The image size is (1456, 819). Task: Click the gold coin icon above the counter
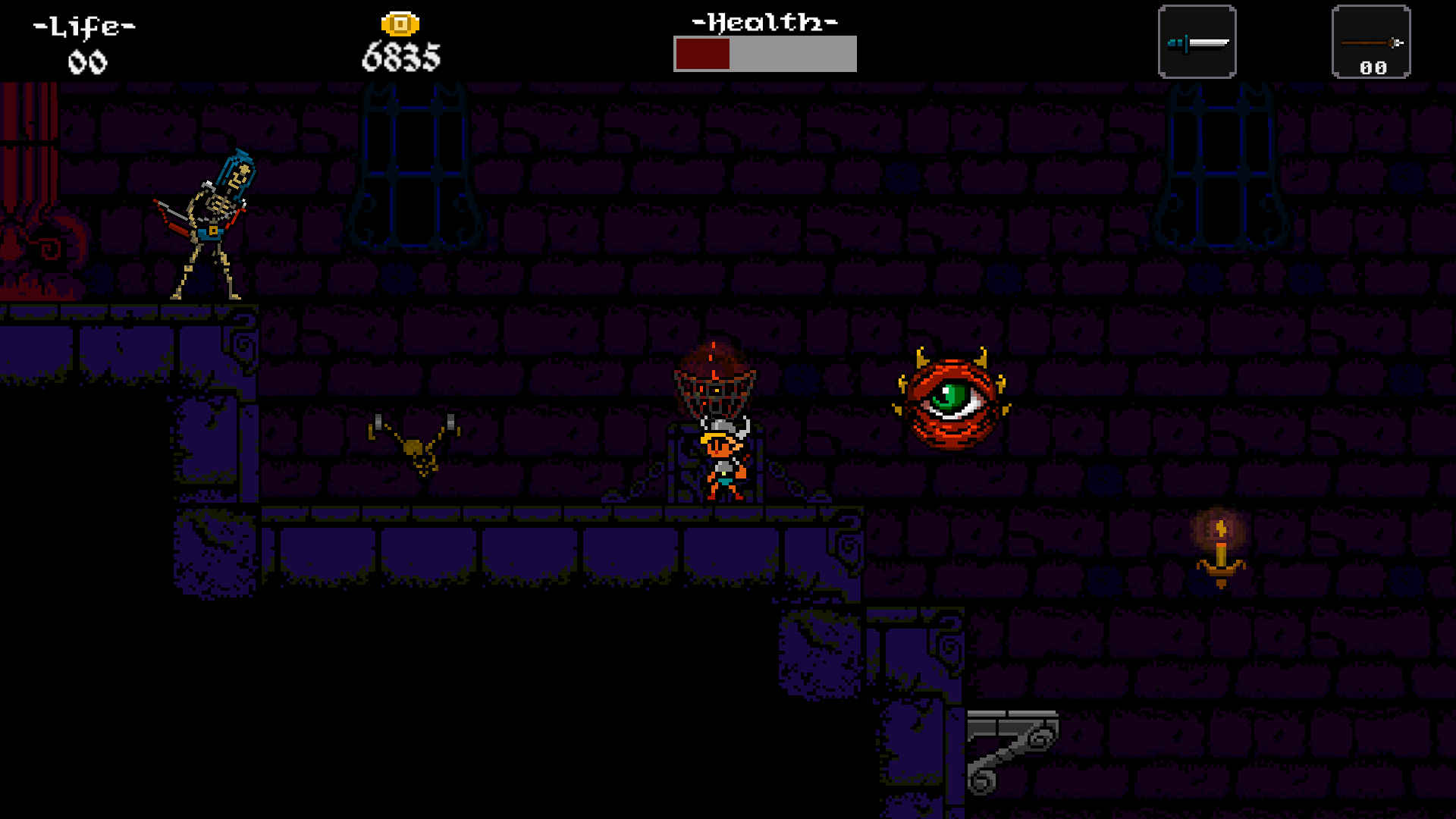tap(401, 22)
